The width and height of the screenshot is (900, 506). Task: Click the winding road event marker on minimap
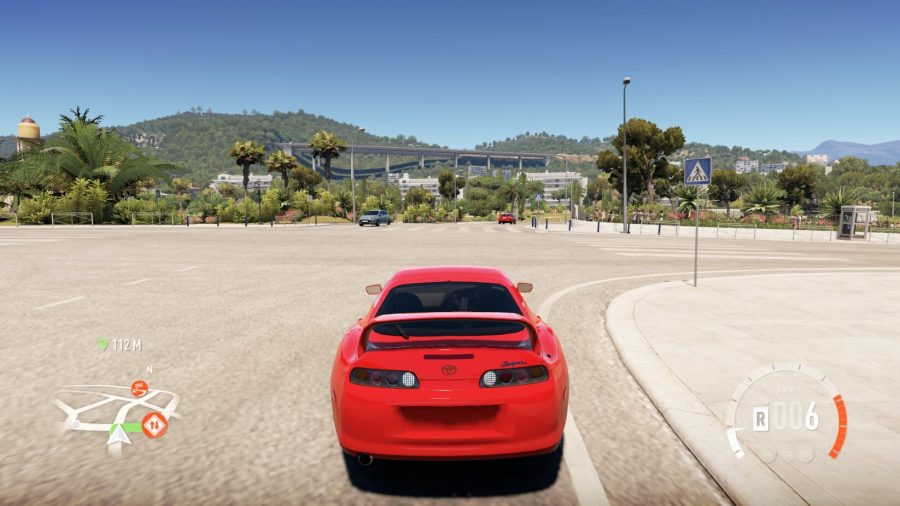tap(139, 389)
